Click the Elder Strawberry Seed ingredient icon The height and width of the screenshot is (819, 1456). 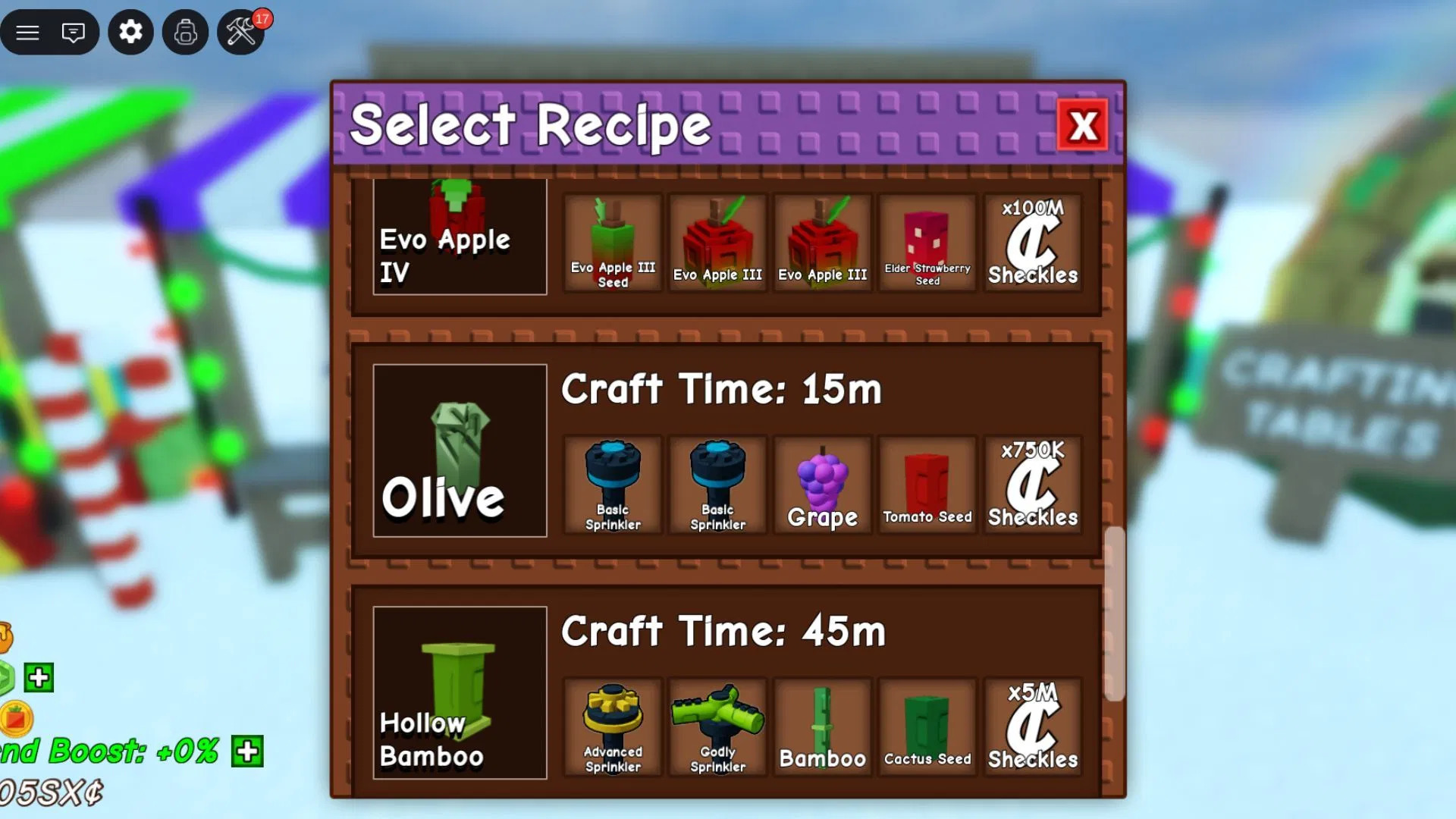click(927, 241)
